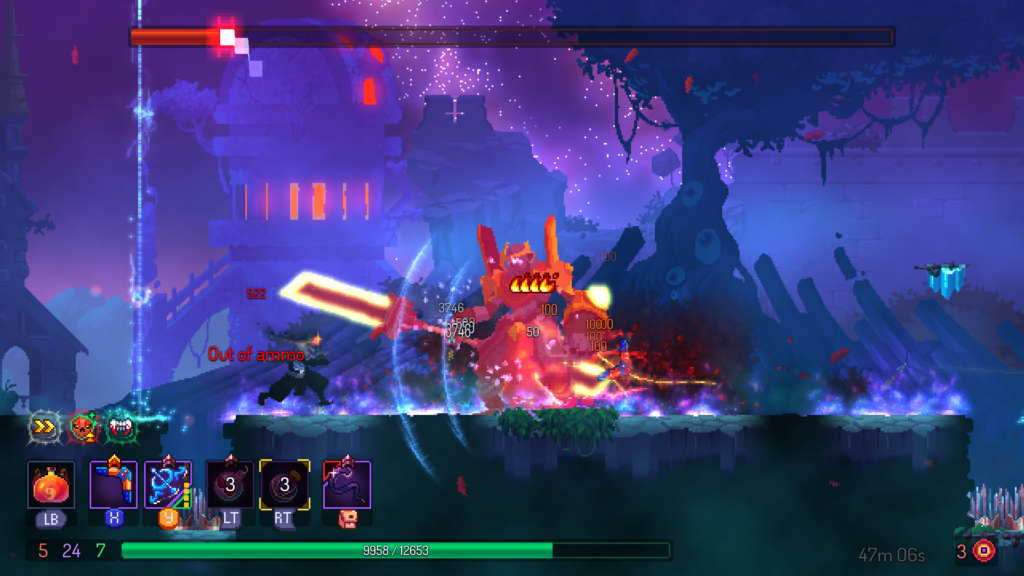Select the purple whip backpack slot
The image size is (1024, 576).
pyautogui.click(x=347, y=486)
